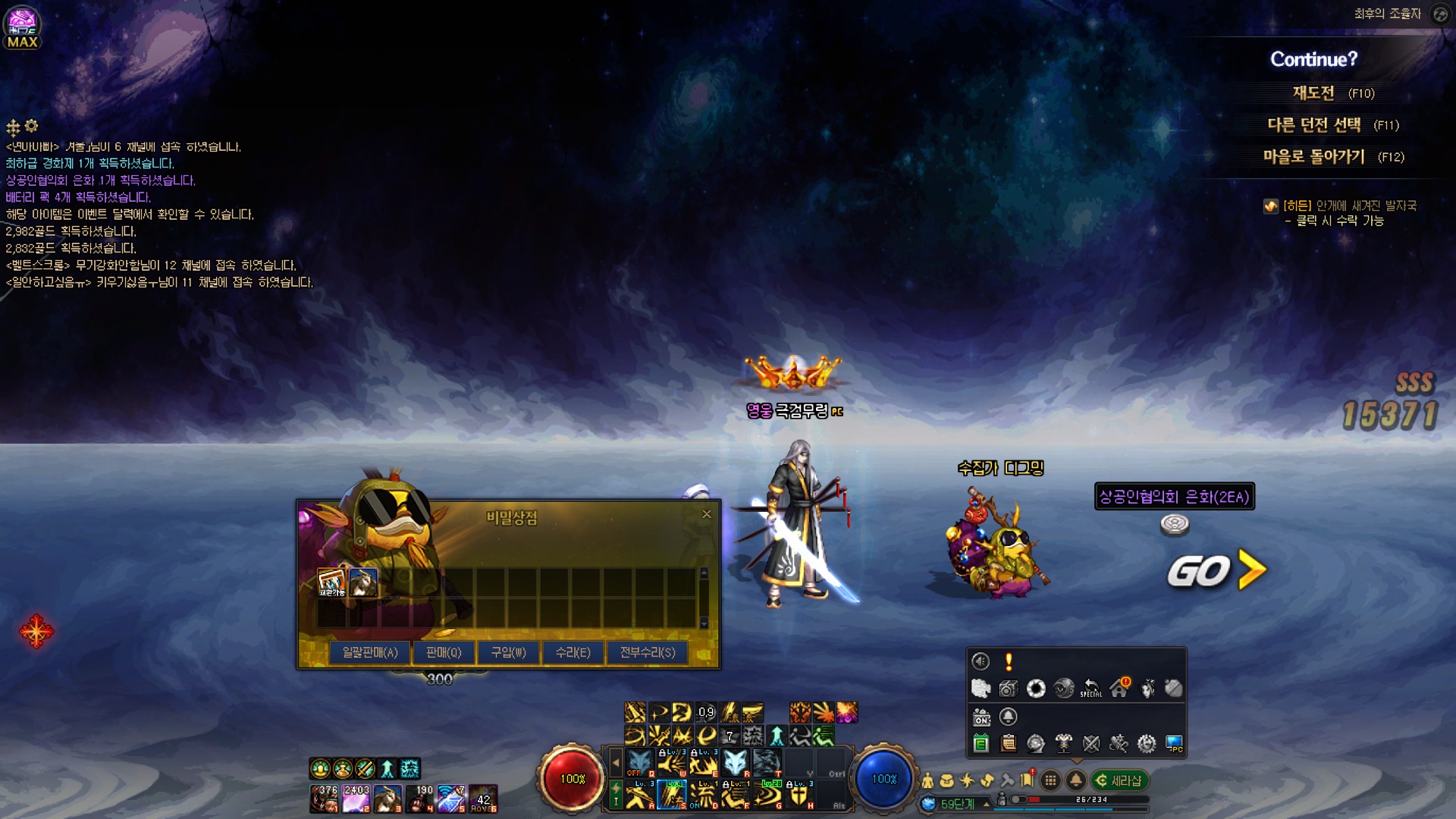This screenshot has width=1456, height=819.
Task: Click the 전부수리 repair all button
Action: point(648,652)
